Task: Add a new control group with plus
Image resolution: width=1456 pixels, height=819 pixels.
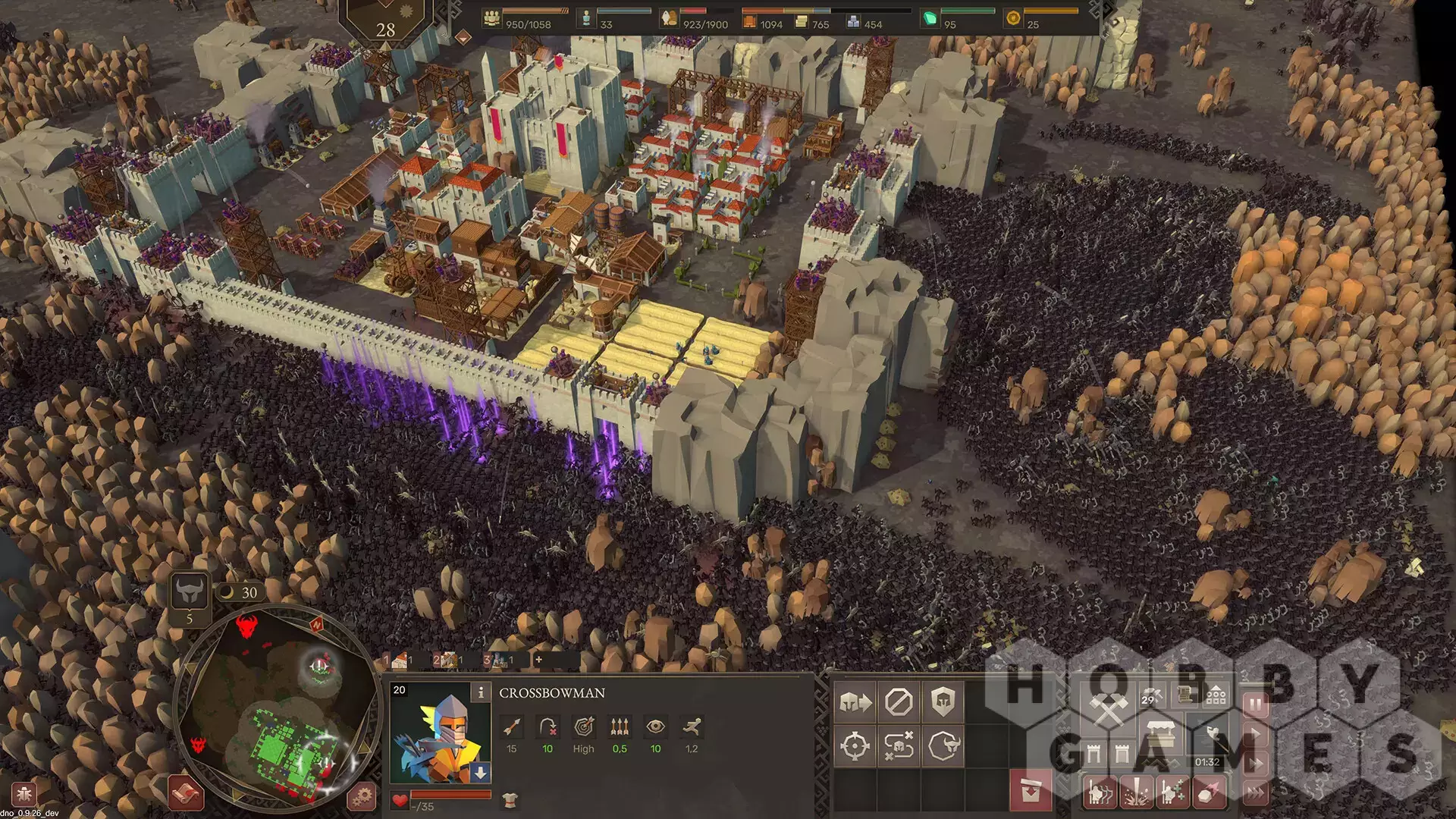Action: (538, 660)
